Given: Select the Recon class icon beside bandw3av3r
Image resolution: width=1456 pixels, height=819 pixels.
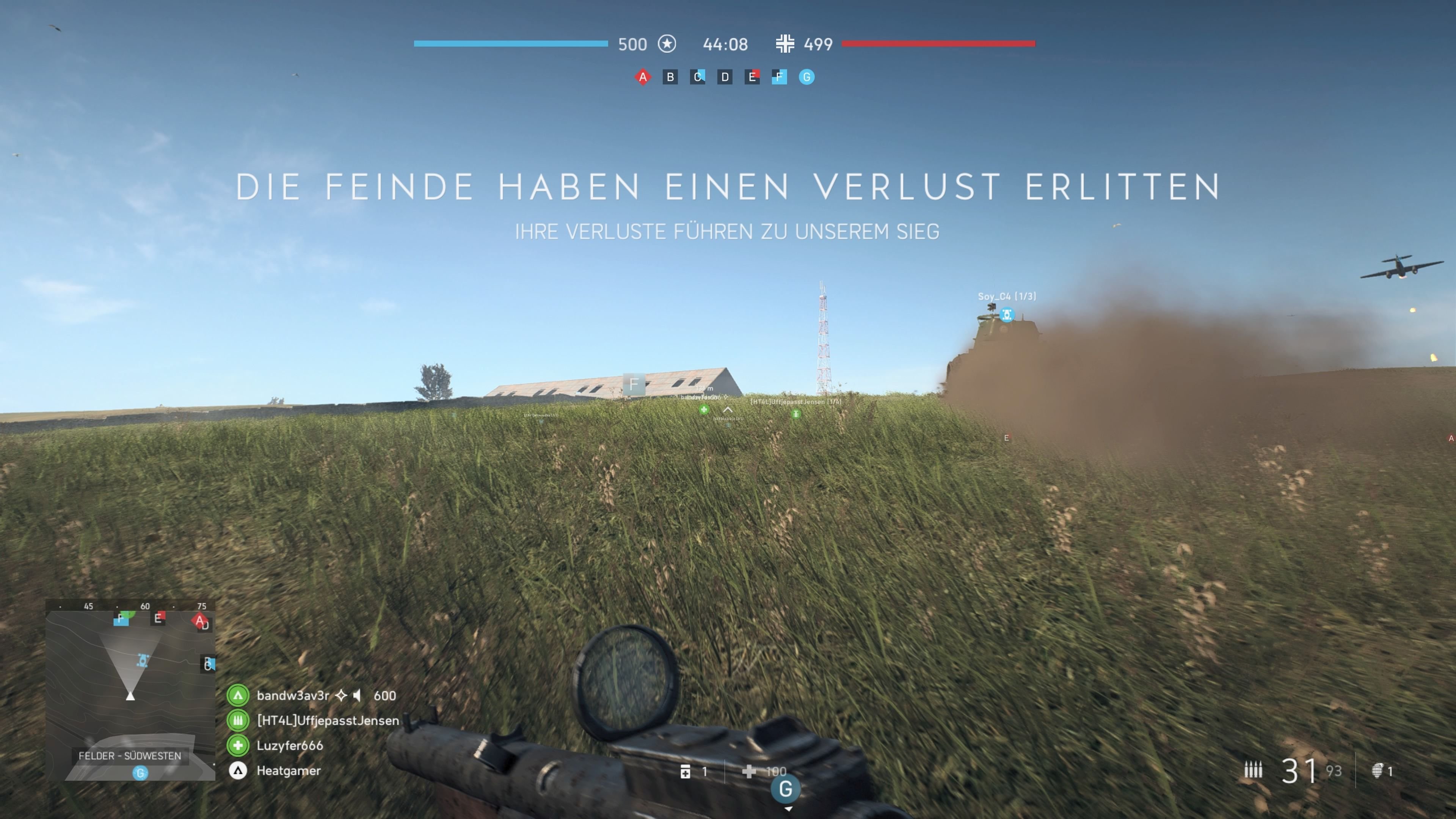Looking at the screenshot, I should tap(238, 696).
